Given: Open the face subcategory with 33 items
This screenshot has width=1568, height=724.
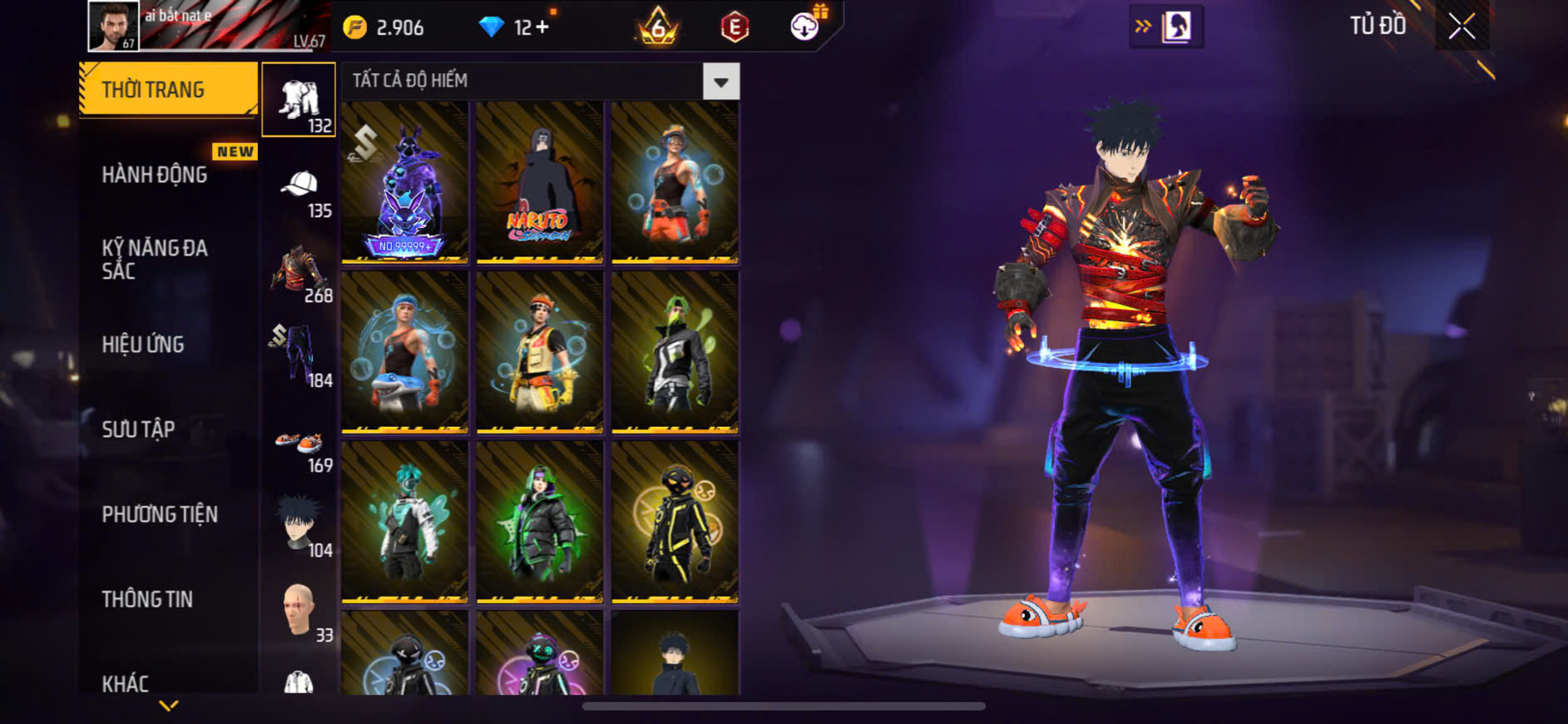Looking at the screenshot, I should [299, 612].
